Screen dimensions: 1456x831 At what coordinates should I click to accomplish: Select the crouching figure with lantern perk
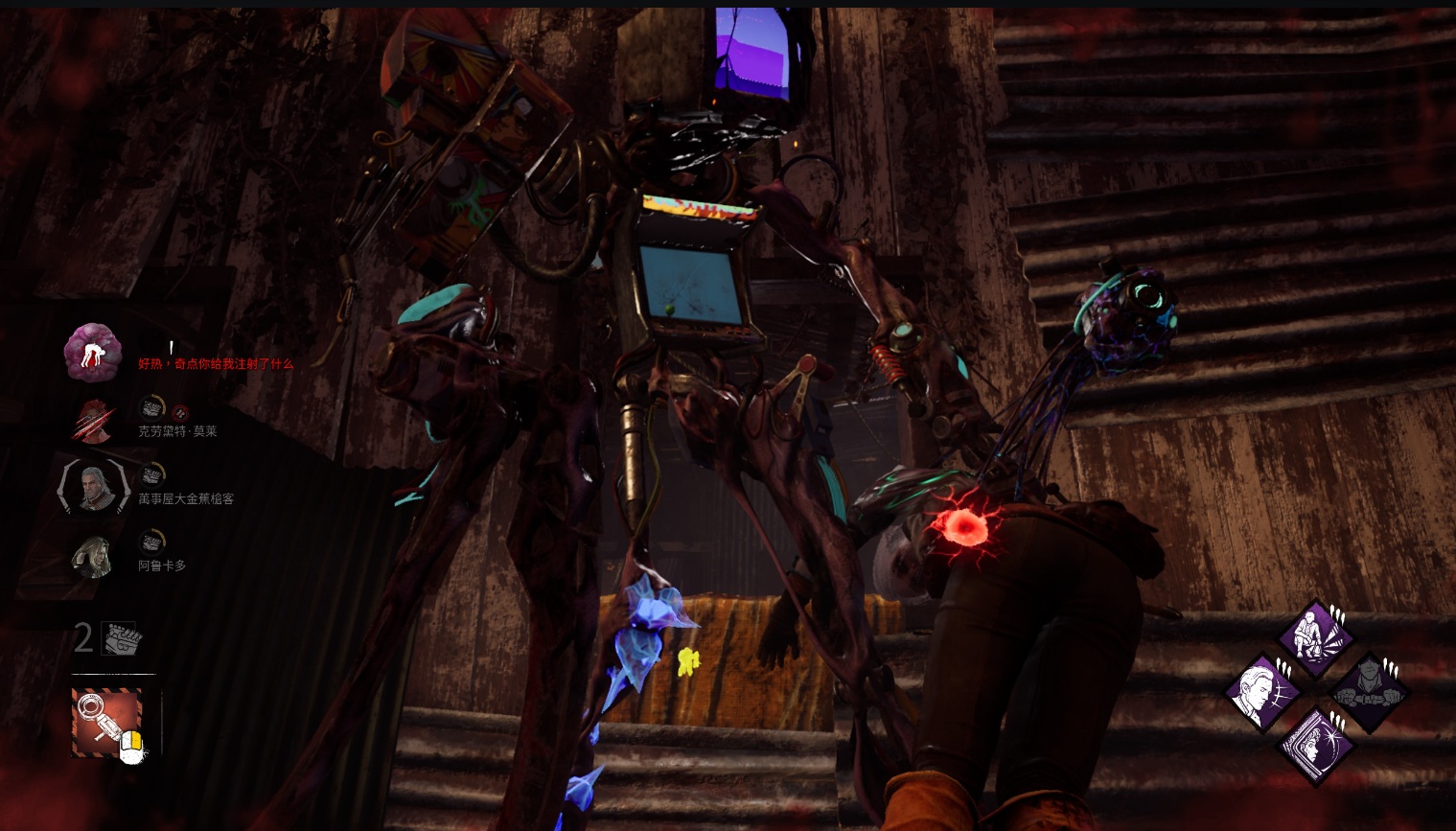pos(1317,637)
